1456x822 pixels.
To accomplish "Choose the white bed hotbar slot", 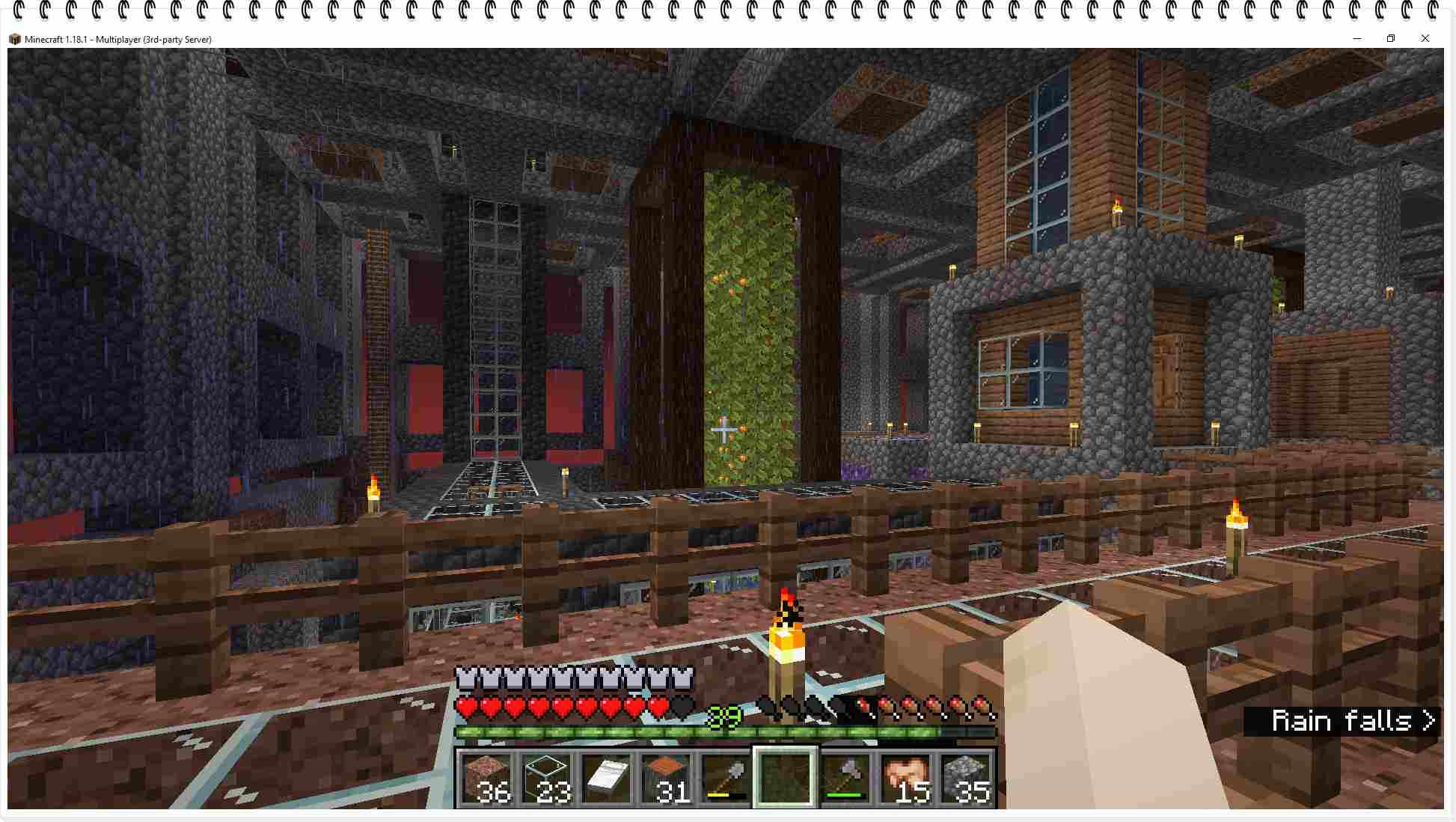I will click(x=606, y=779).
